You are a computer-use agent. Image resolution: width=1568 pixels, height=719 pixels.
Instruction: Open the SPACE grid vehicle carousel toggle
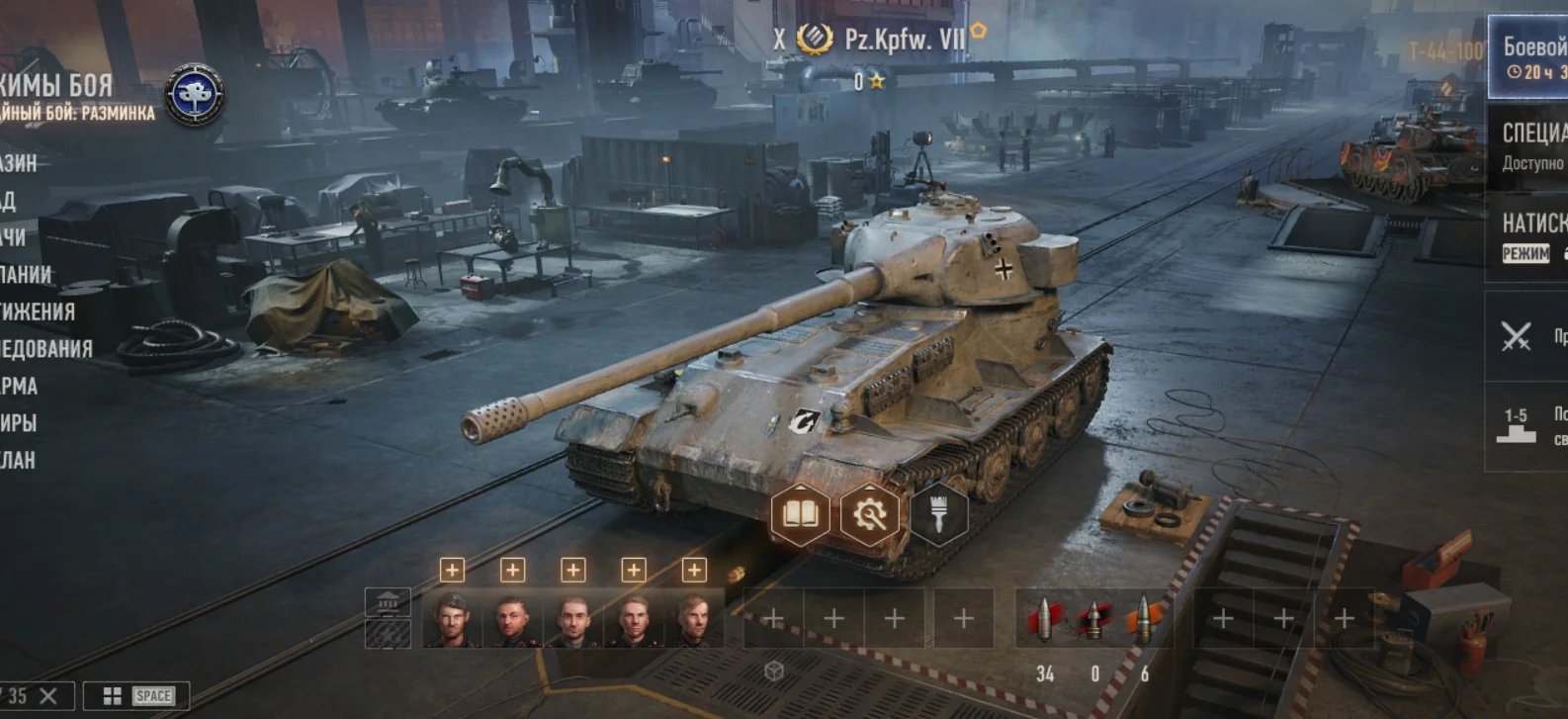pos(135,695)
